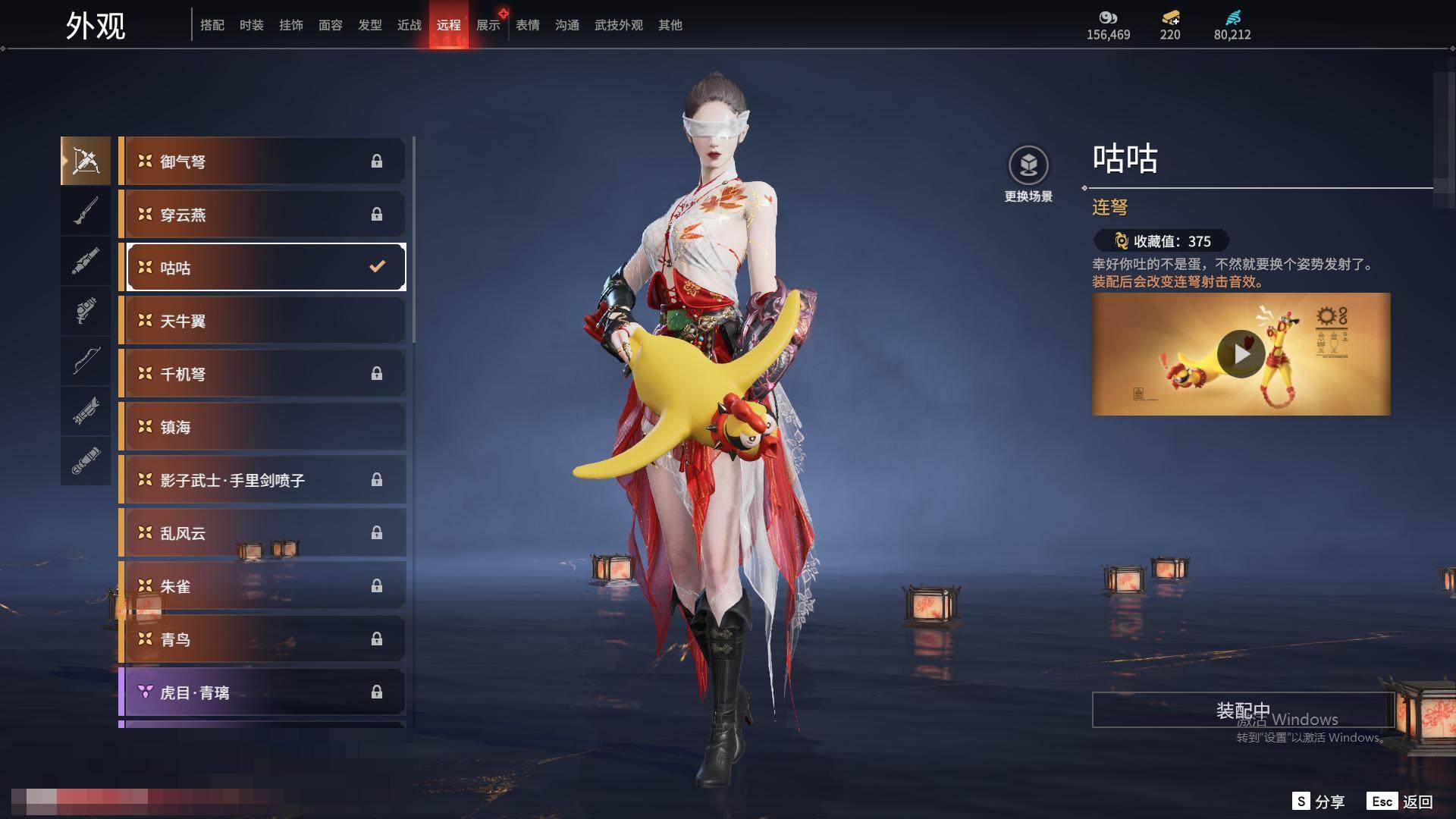Open the 展示 tab
Image resolution: width=1456 pixels, height=819 pixels.
coord(488,25)
